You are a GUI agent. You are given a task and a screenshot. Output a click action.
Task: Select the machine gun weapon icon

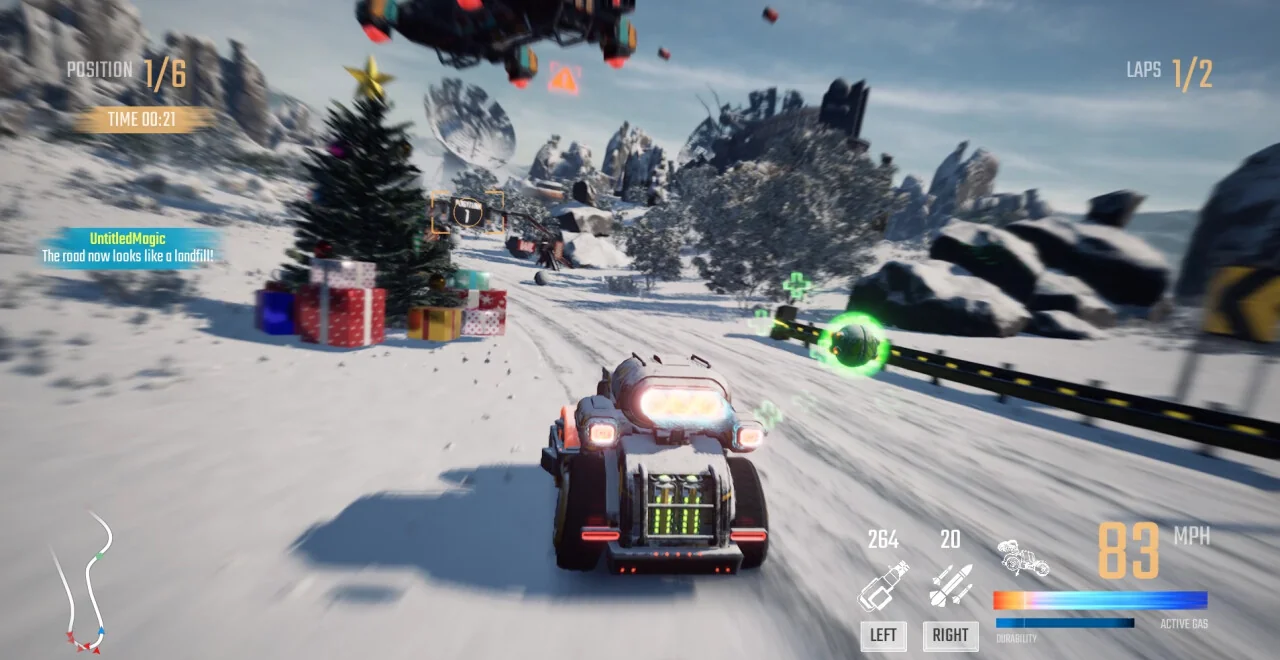click(x=883, y=585)
